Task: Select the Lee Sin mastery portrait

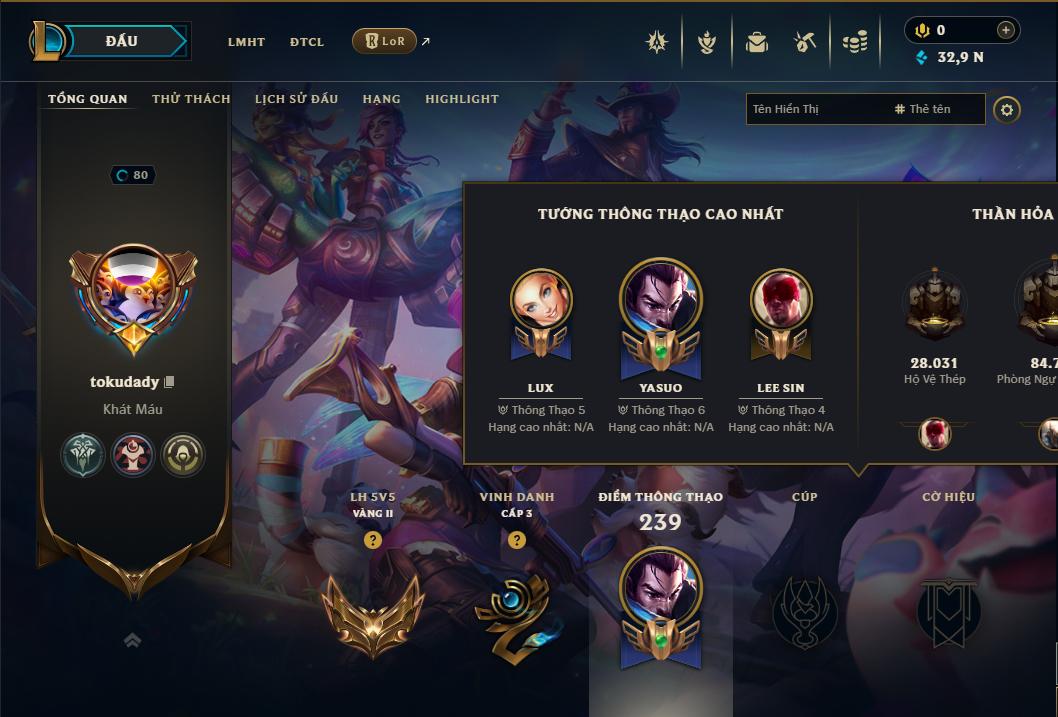Action: coord(781,299)
